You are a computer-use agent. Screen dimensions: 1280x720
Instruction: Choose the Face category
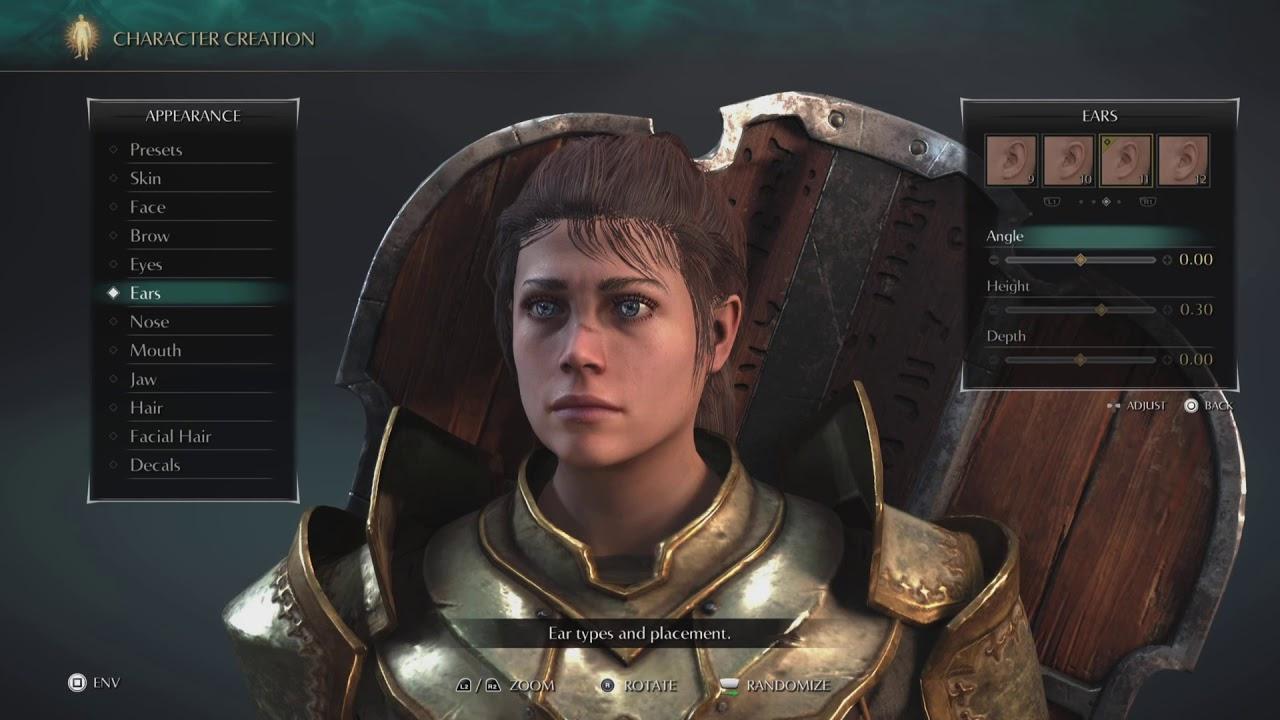click(147, 207)
